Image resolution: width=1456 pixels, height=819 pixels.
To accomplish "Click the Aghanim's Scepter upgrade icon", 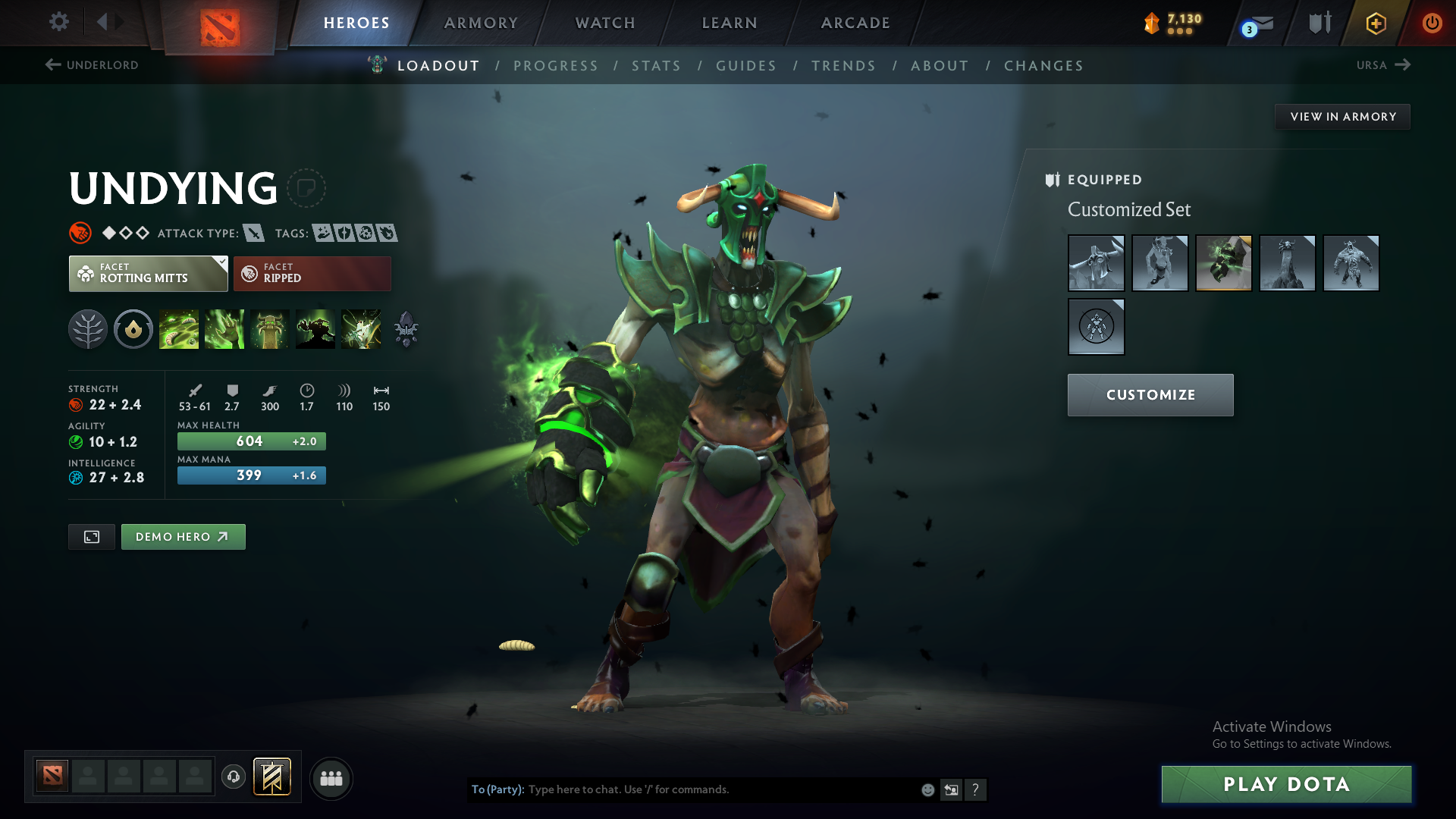I will (406, 328).
